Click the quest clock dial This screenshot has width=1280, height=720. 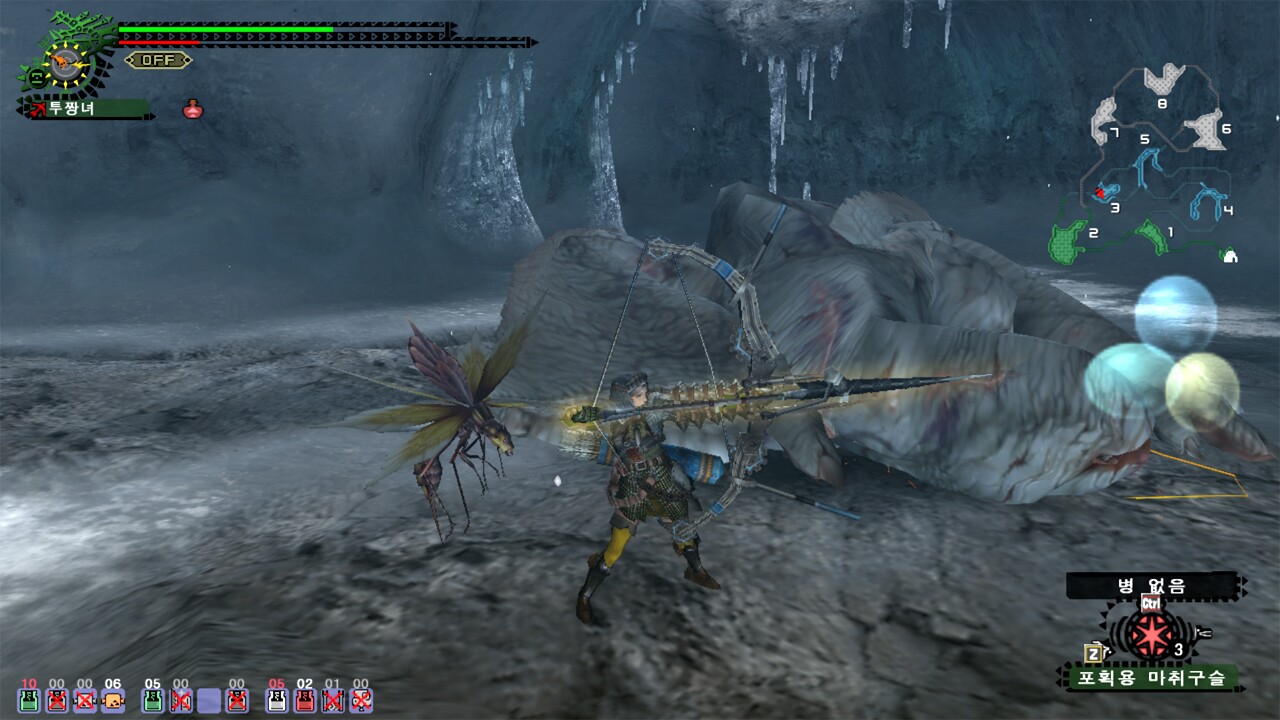click(x=65, y=63)
